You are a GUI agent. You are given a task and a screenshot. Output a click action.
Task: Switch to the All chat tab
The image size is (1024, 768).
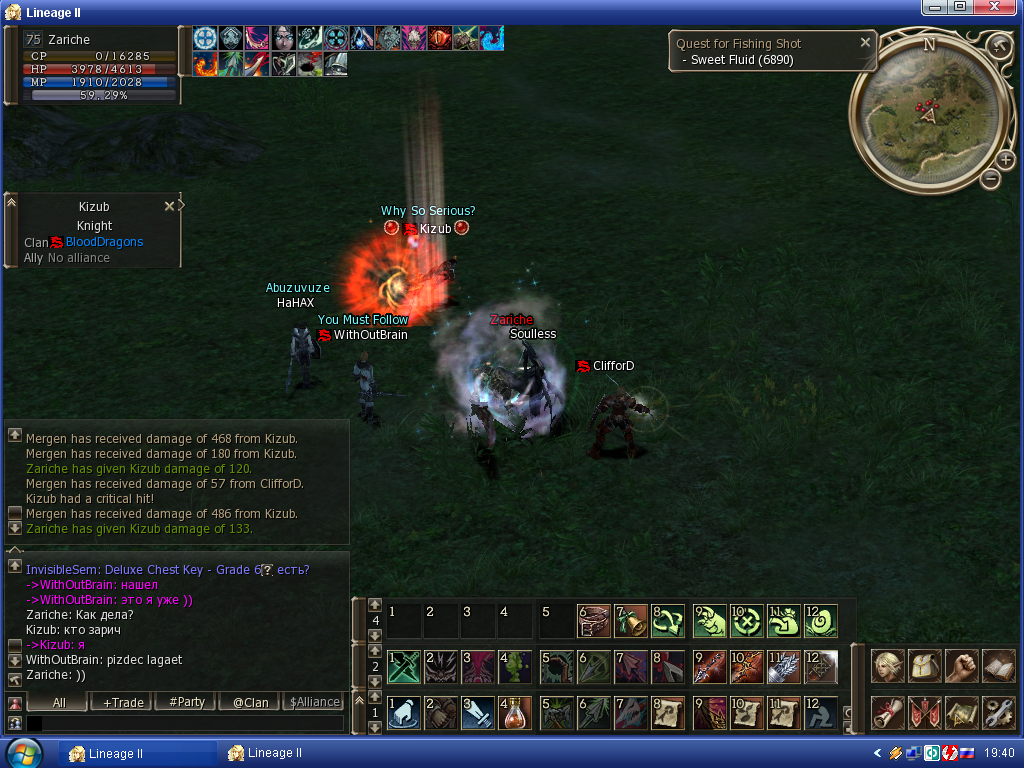[59, 702]
